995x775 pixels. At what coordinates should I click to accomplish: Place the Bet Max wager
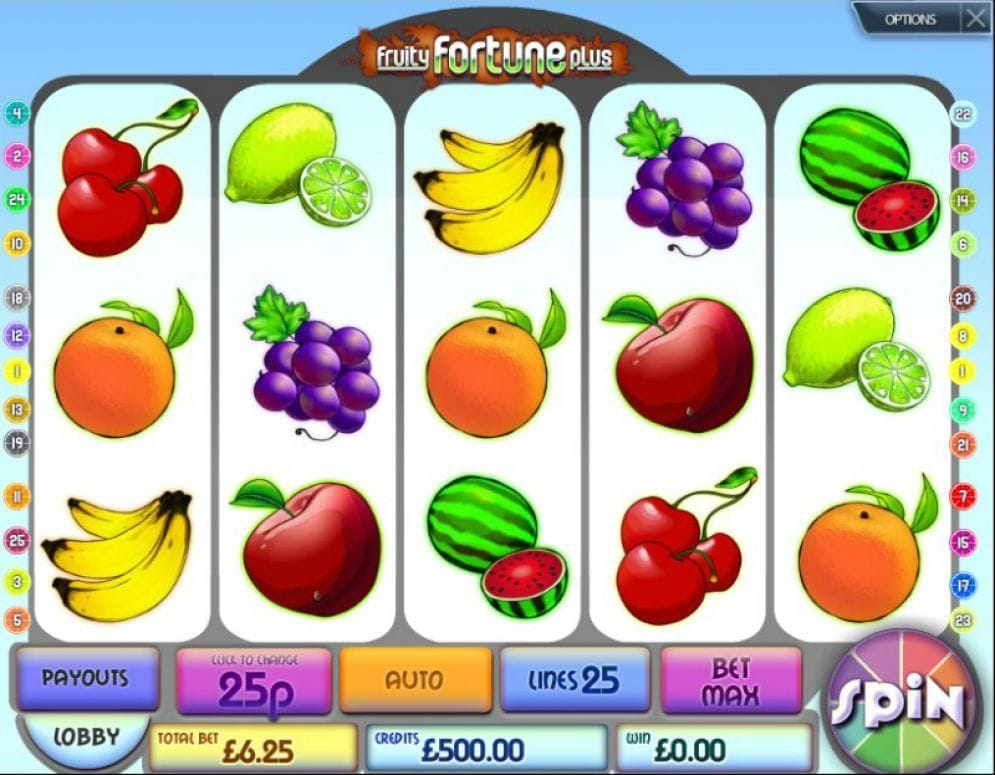[x=731, y=681]
